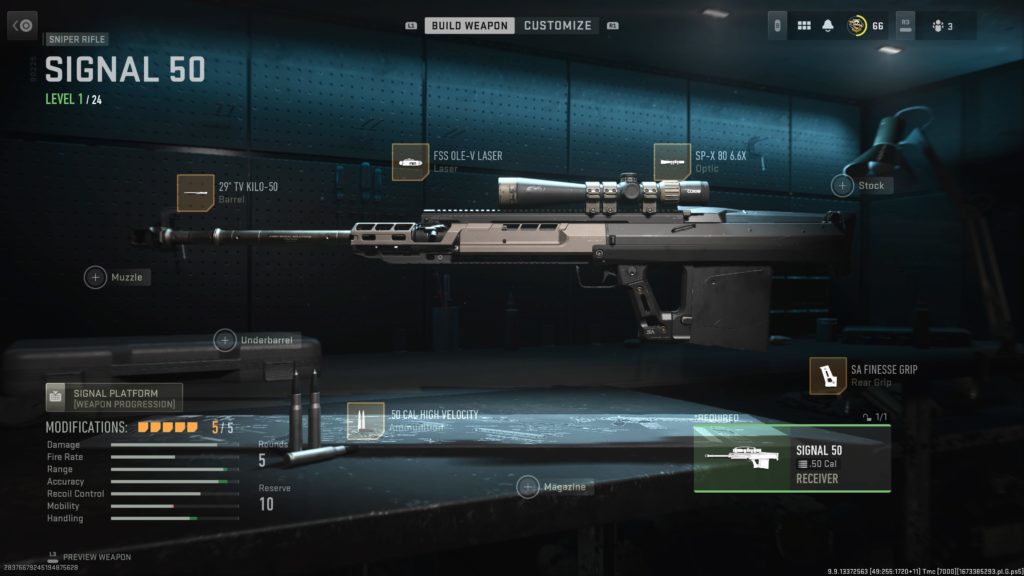
Task: Add an attachment to the Stock slot
Action: (843, 185)
